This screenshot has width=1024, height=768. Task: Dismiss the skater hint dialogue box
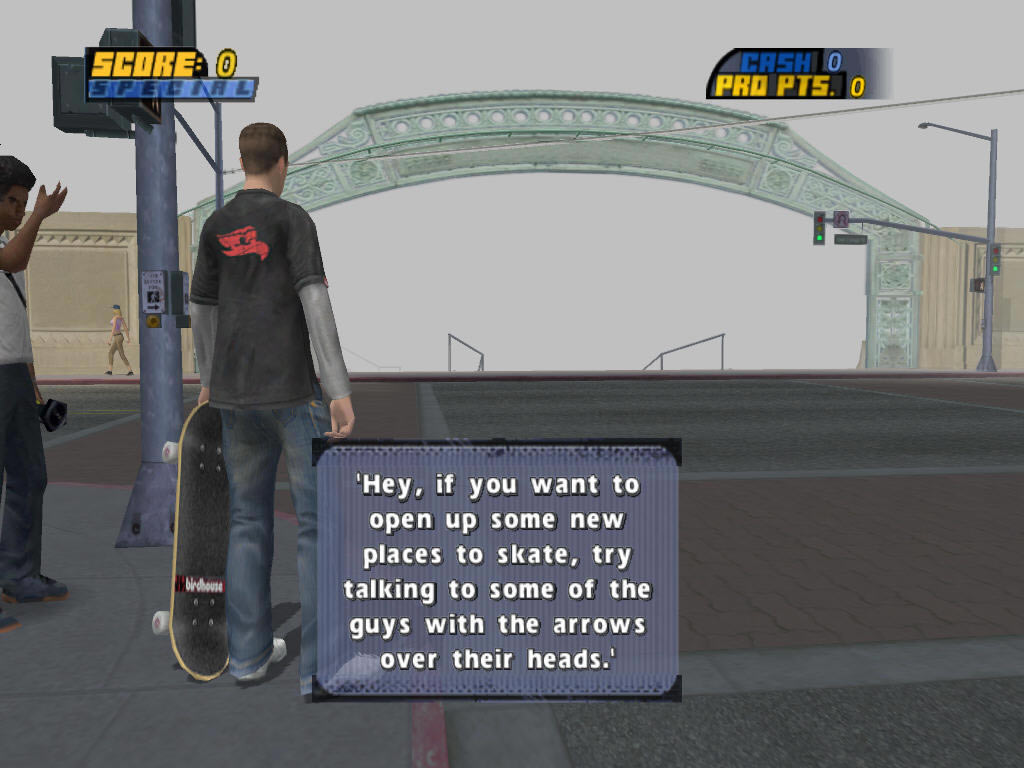[497, 570]
